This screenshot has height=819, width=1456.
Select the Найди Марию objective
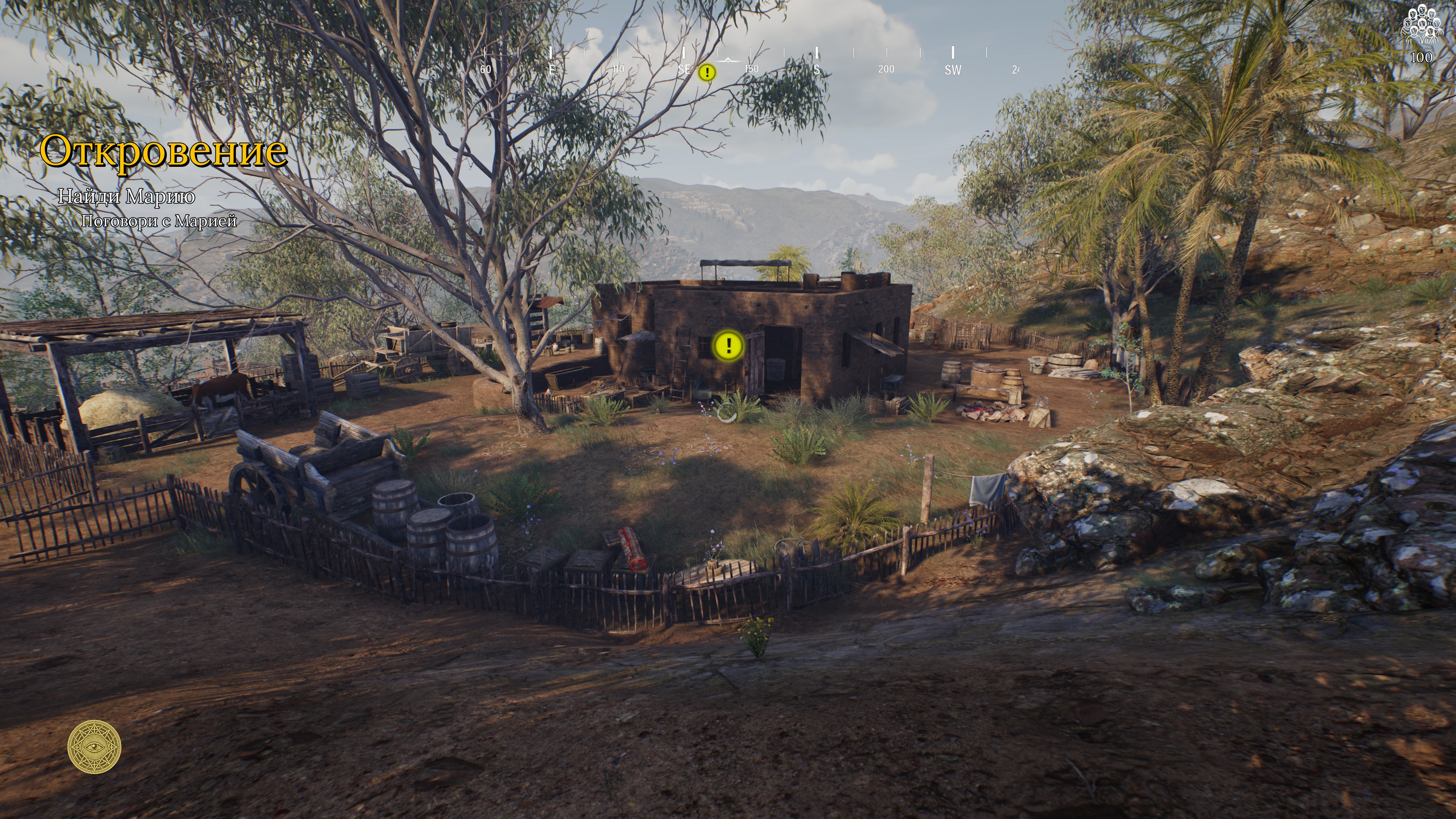[127, 196]
